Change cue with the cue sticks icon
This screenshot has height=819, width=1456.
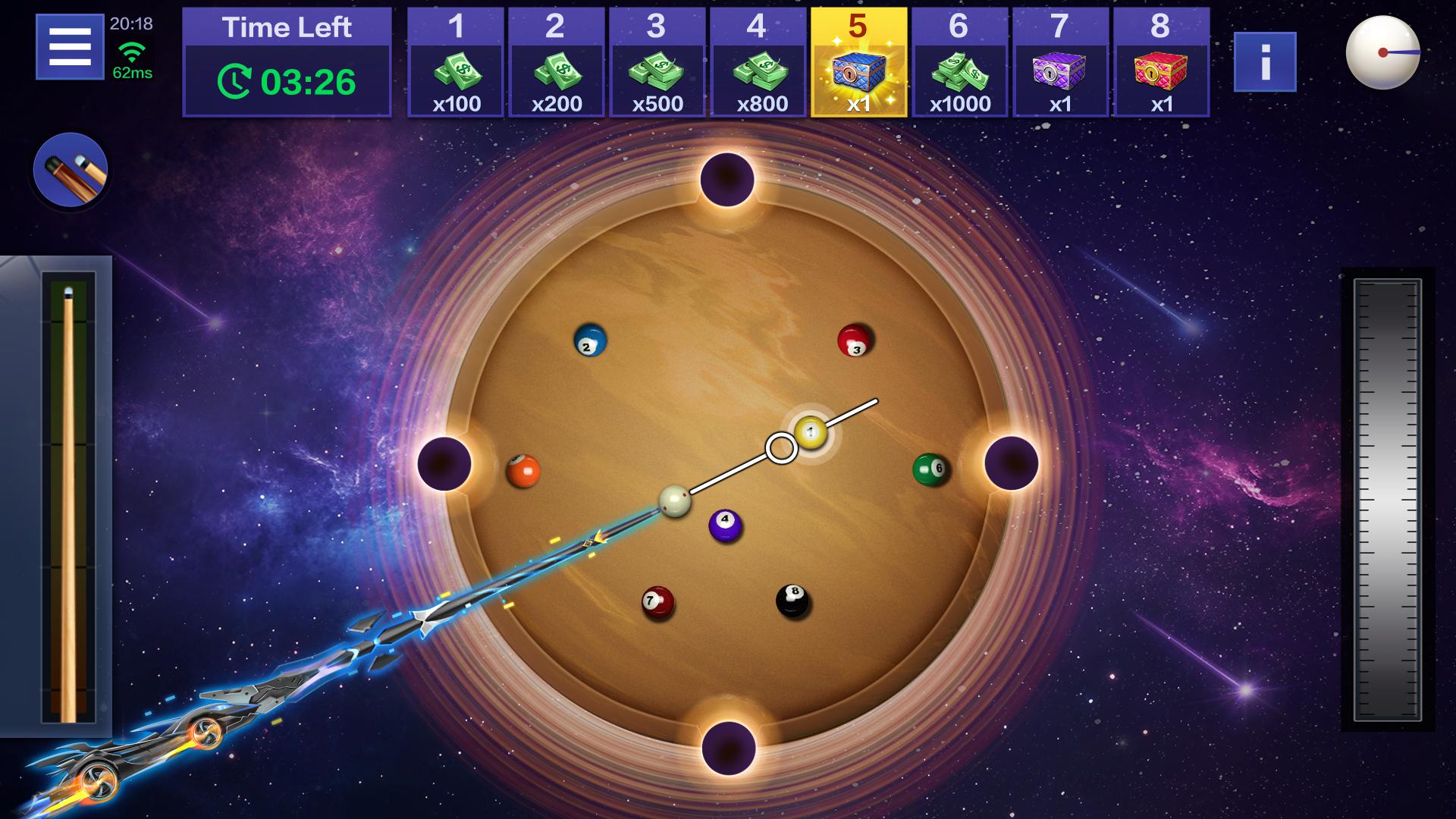(x=71, y=170)
